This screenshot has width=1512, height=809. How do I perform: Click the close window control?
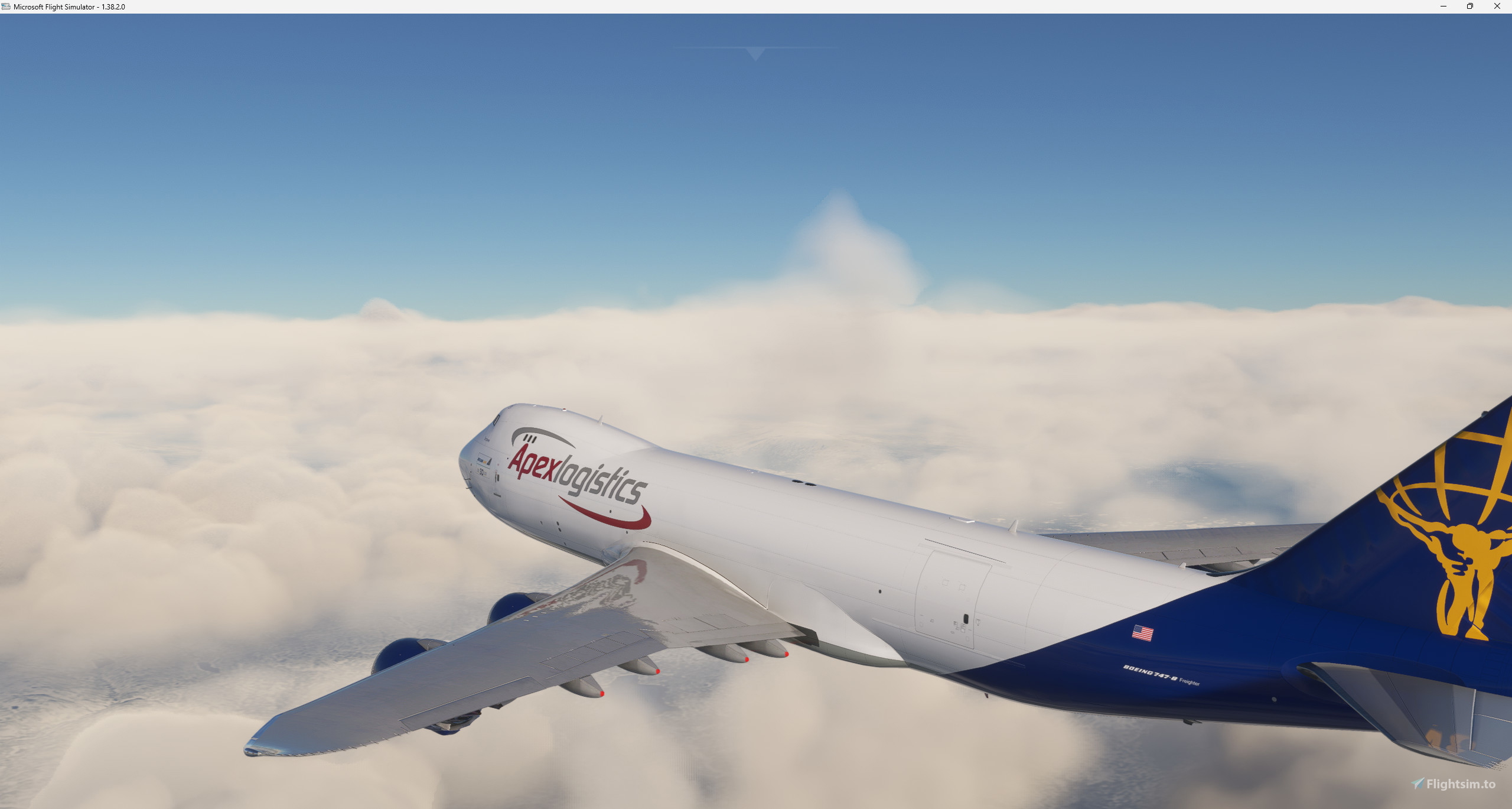point(1497,7)
